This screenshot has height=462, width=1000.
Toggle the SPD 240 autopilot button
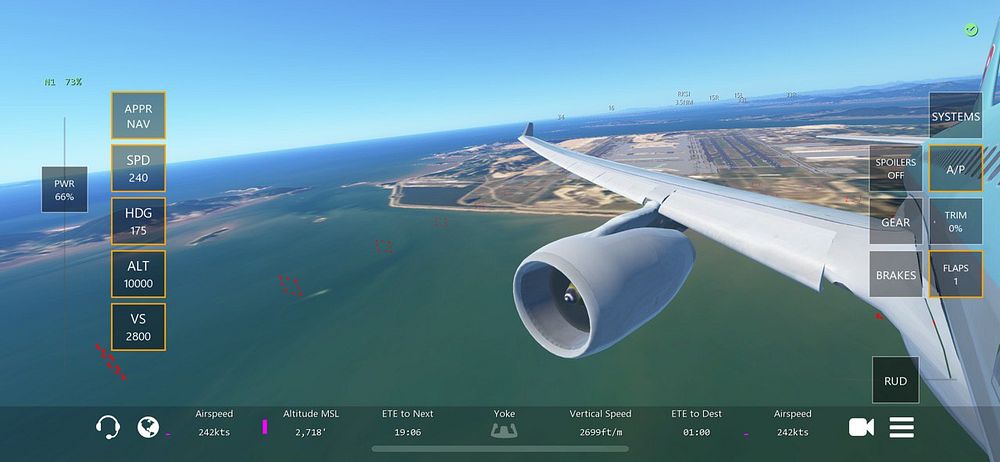(138, 169)
